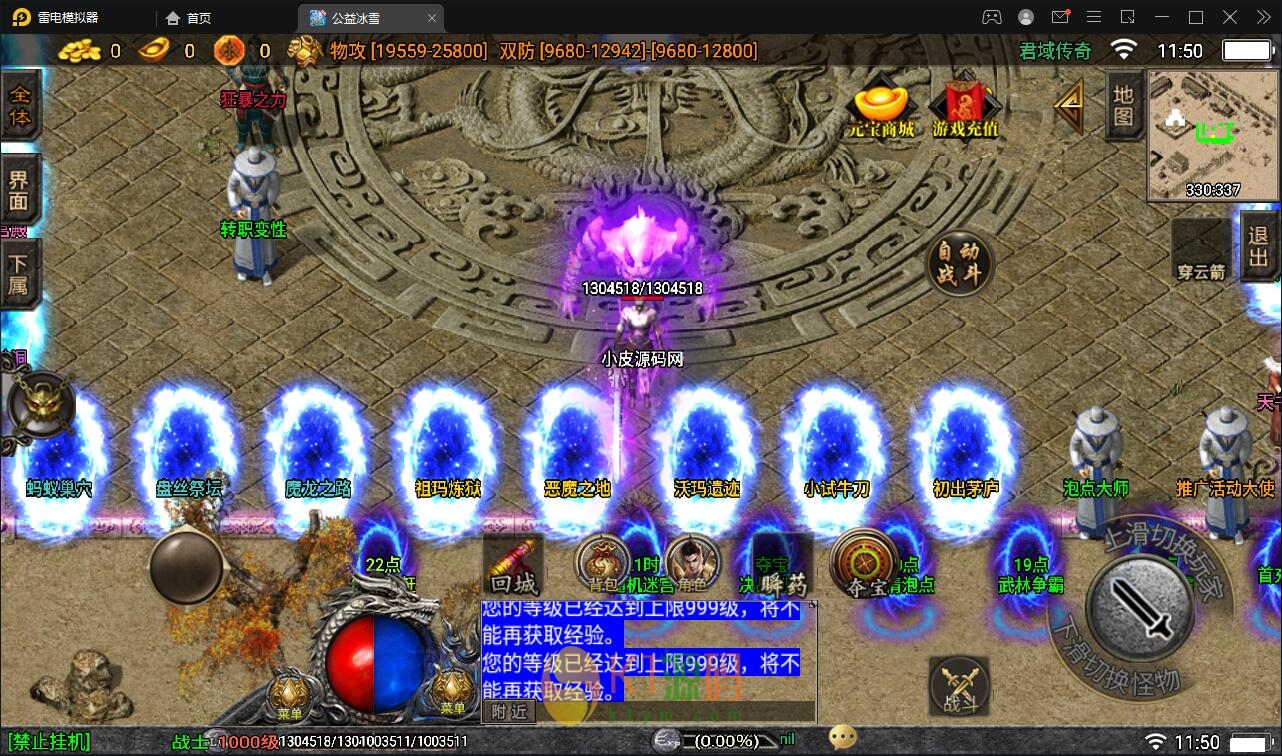Select the 界面 side tab
The image size is (1282, 756).
pos(20,190)
